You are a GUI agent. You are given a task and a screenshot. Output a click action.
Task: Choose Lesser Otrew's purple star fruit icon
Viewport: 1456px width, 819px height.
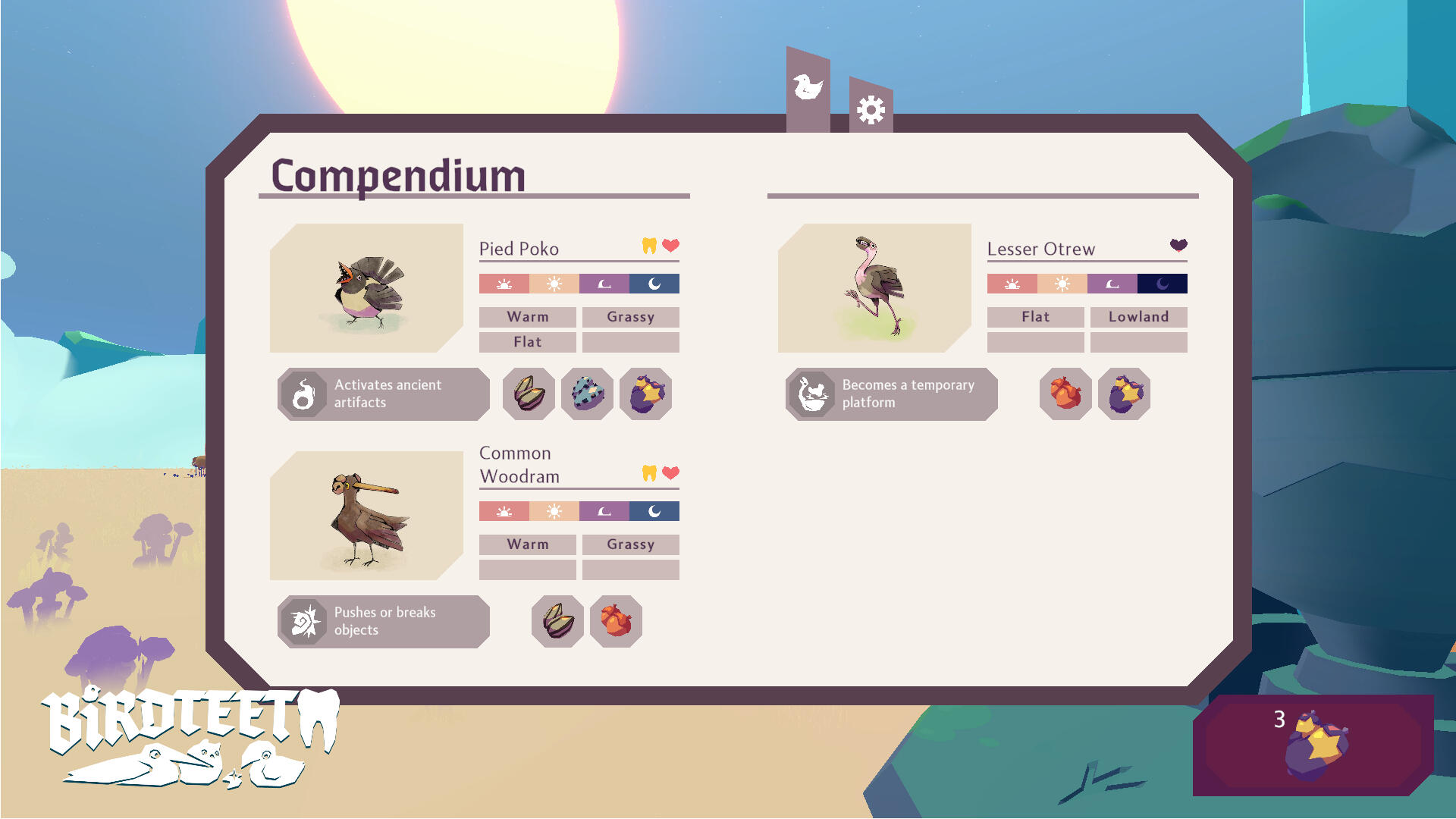pos(1124,394)
